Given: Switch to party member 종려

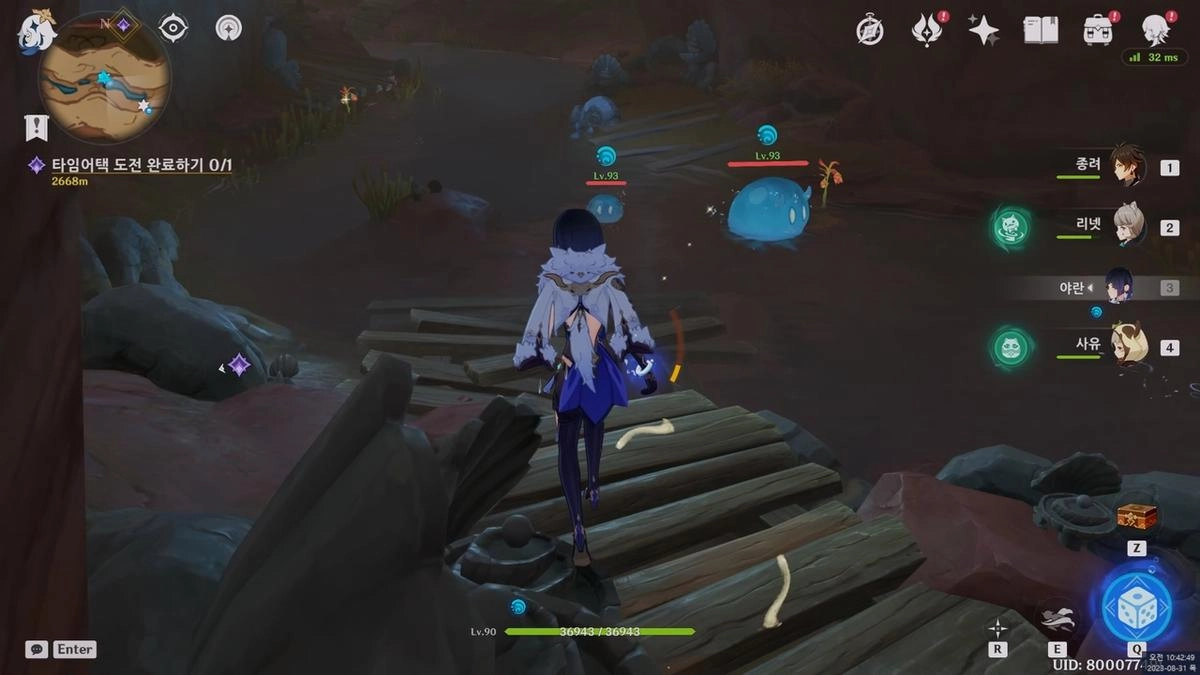Looking at the screenshot, I should click(x=1128, y=167).
